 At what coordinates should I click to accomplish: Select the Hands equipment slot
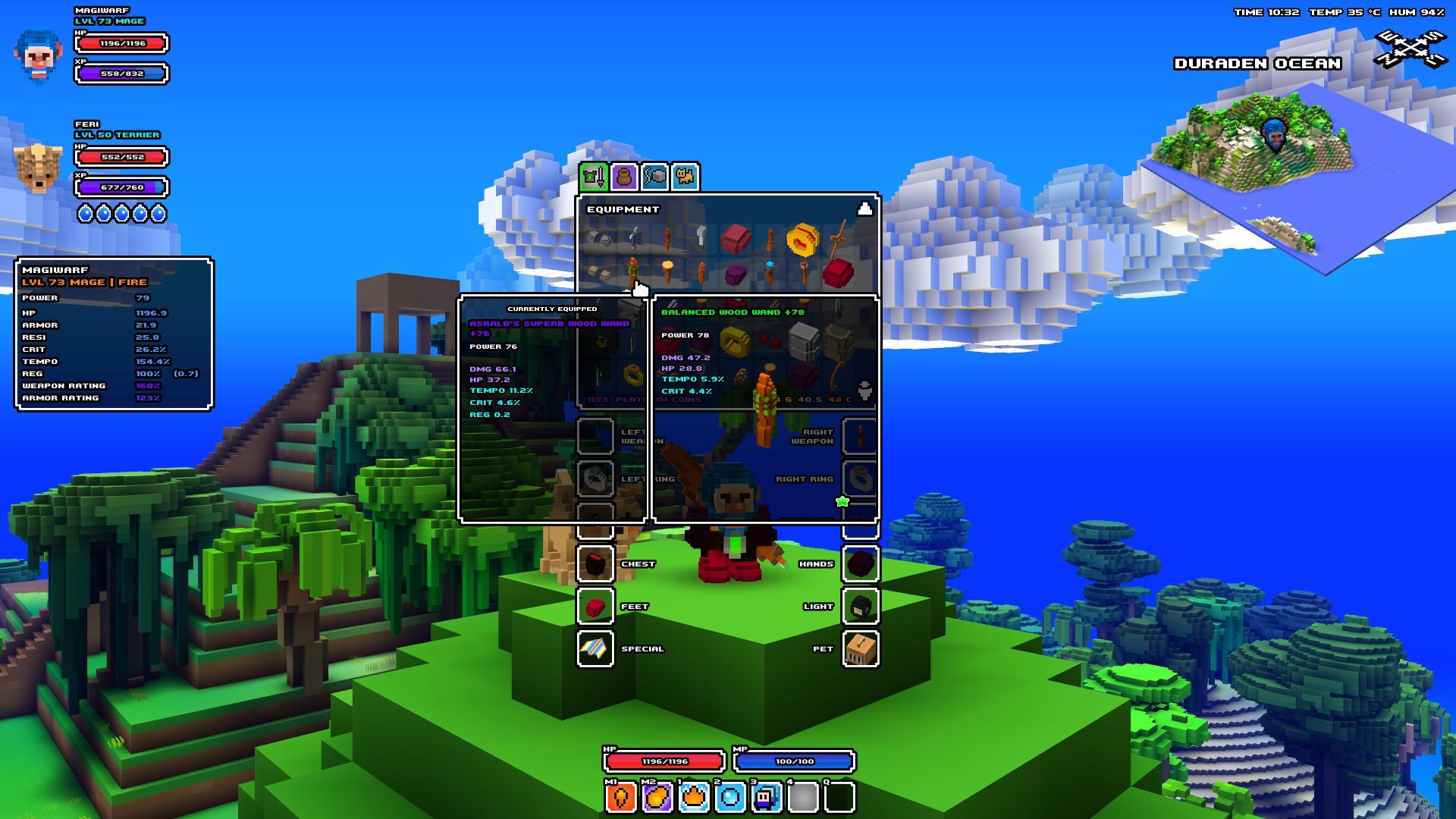860,563
